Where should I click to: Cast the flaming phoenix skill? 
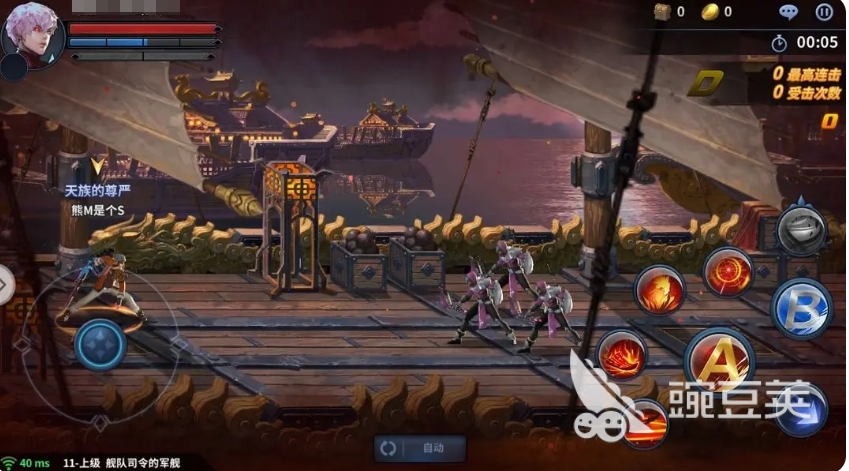pyautogui.click(x=660, y=290)
